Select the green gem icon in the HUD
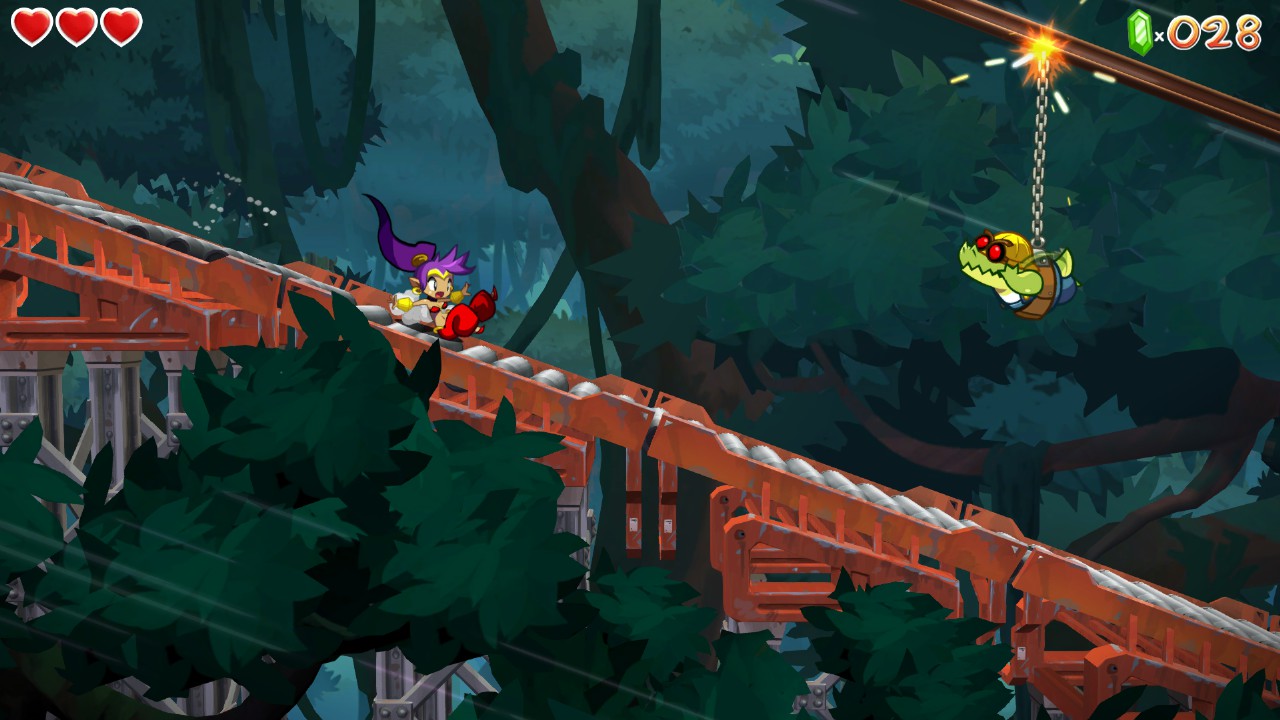The width and height of the screenshot is (1280, 720). [1139, 31]
